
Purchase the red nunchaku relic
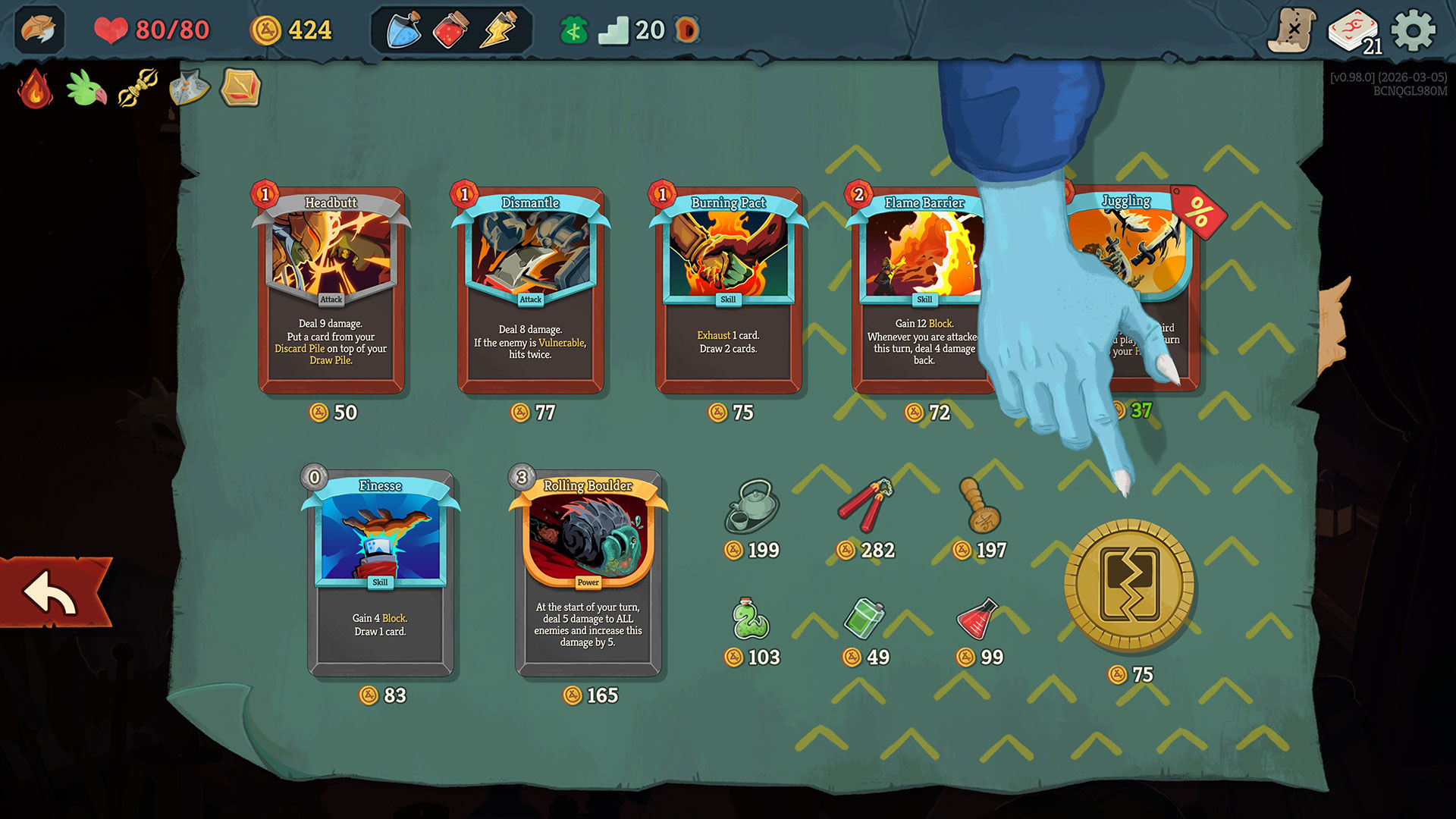[x=865, y=505]
